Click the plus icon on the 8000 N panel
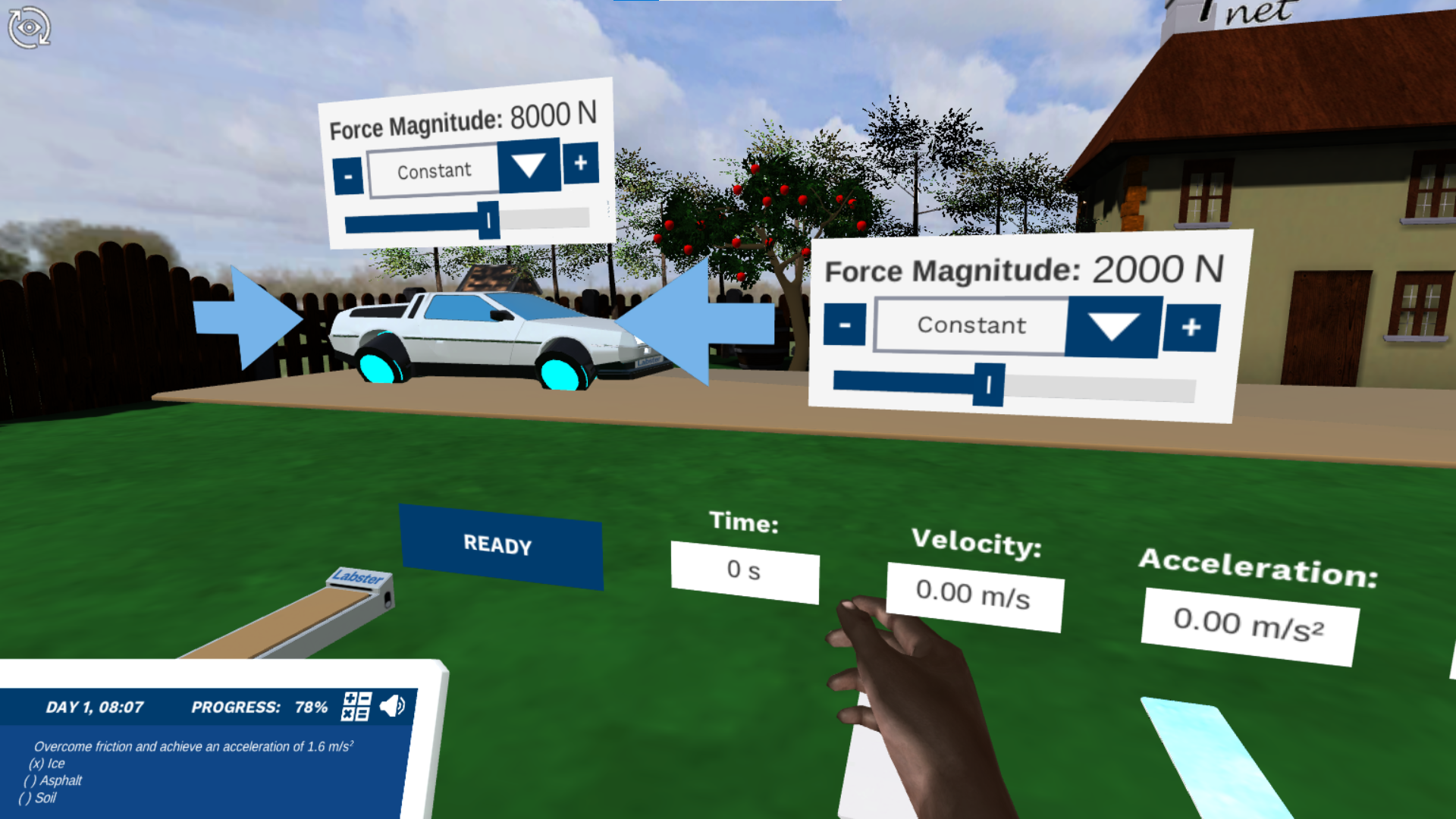 point(581,163)
